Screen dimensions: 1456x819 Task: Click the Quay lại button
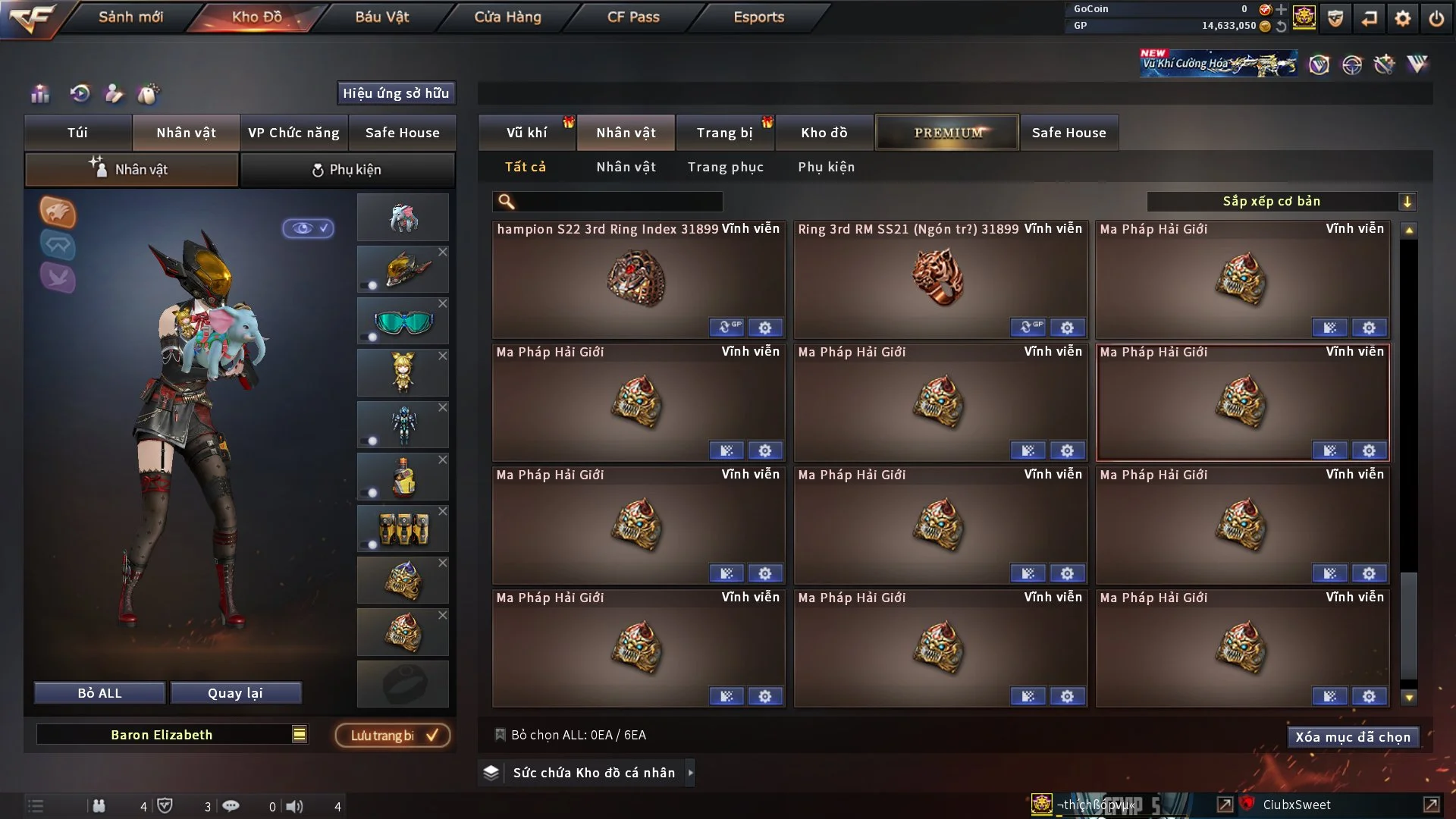click(x=235, y=693)
